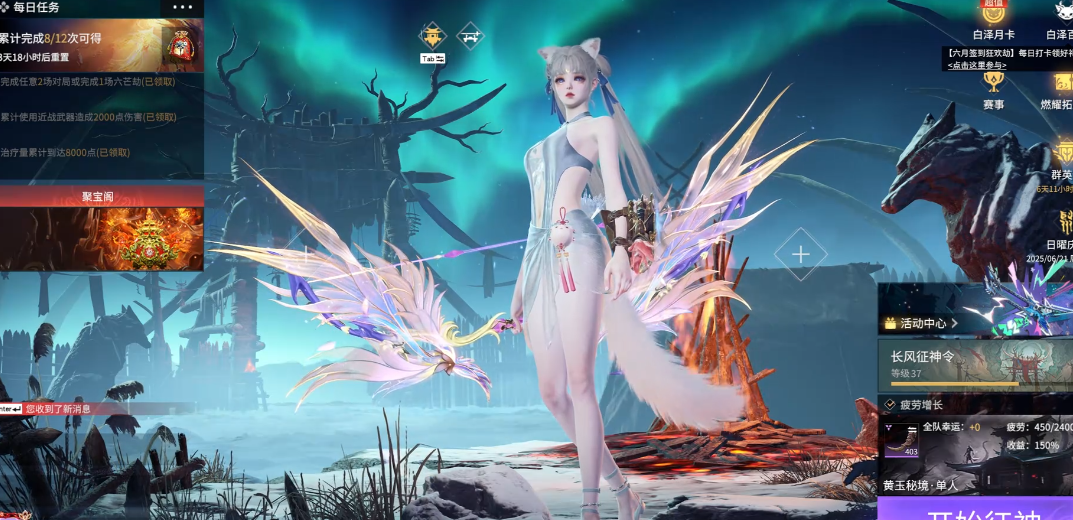Open the 燃耀拓 event icon
1073x520 pixels.
pyautogui.click(x=1059, y=88)
